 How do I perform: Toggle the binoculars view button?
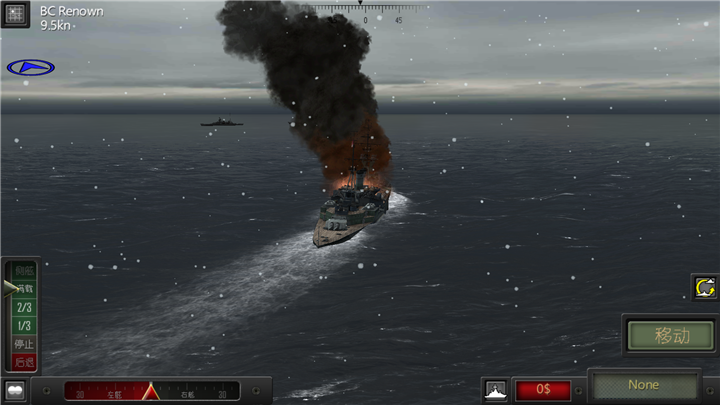tap(15, 390)
